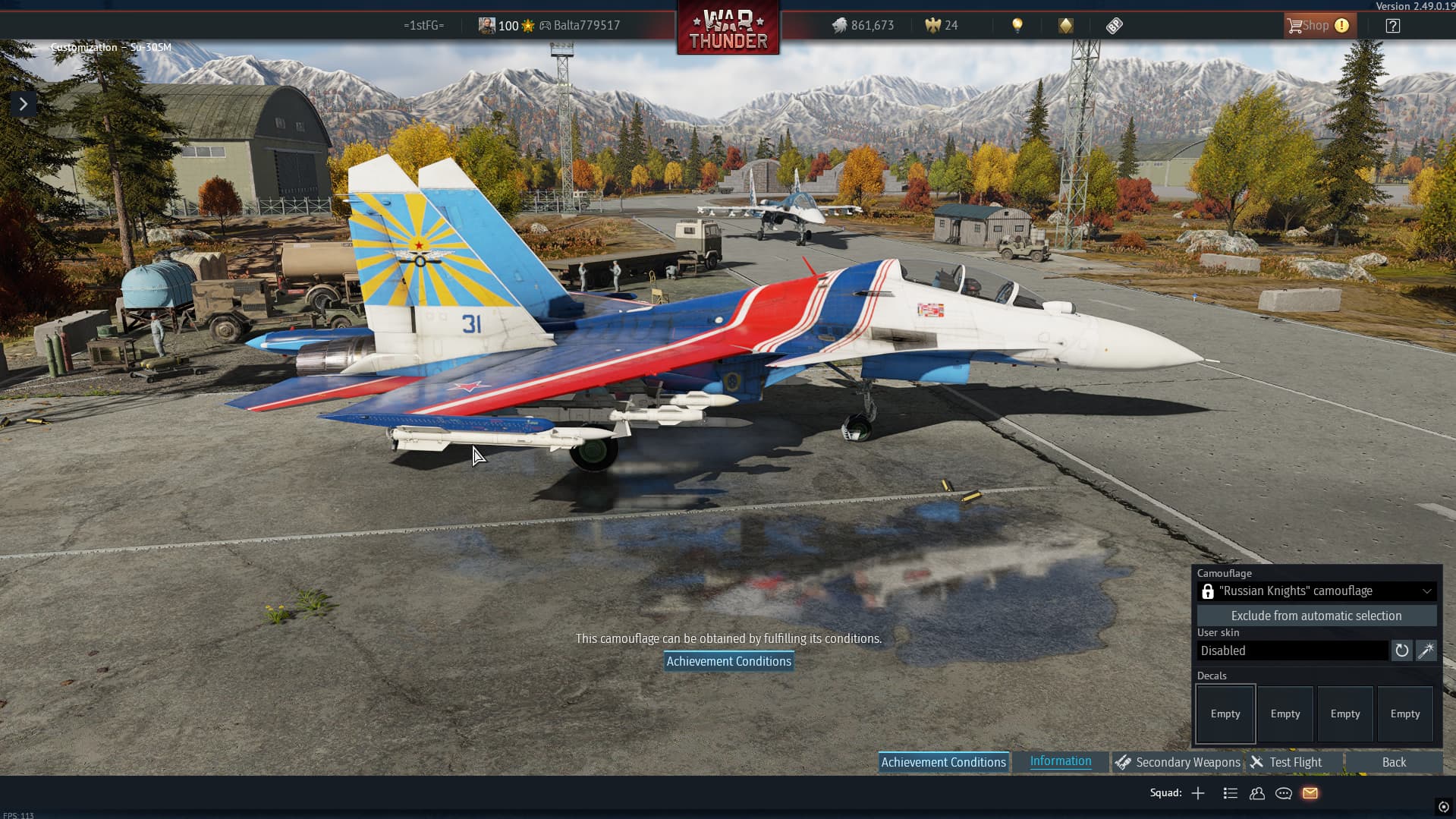Open the Disabled user skin selector
The width and height of the screenshot is (1456, 819).
1292,650
